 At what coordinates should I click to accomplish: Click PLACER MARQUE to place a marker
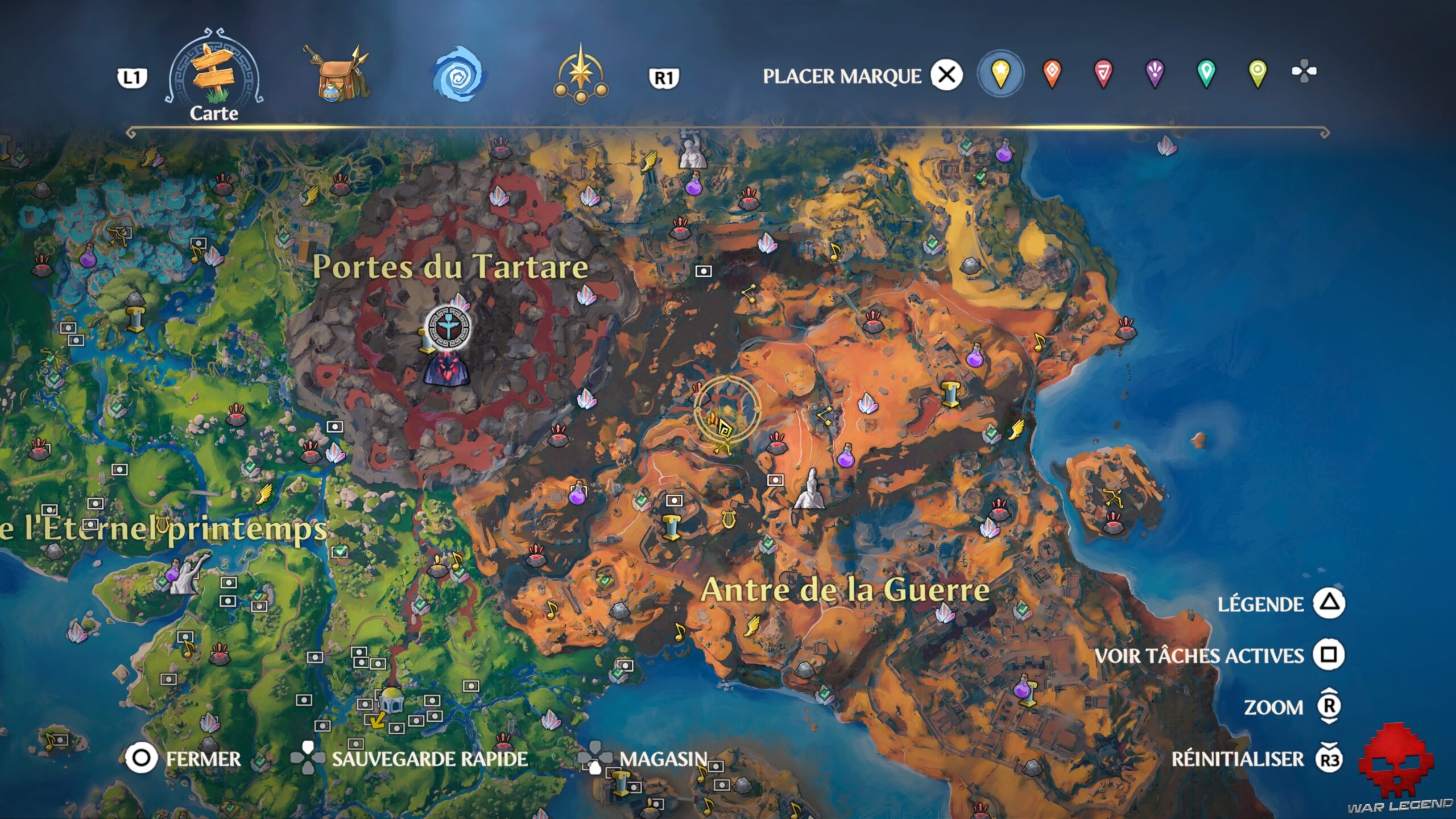point(843,73)
